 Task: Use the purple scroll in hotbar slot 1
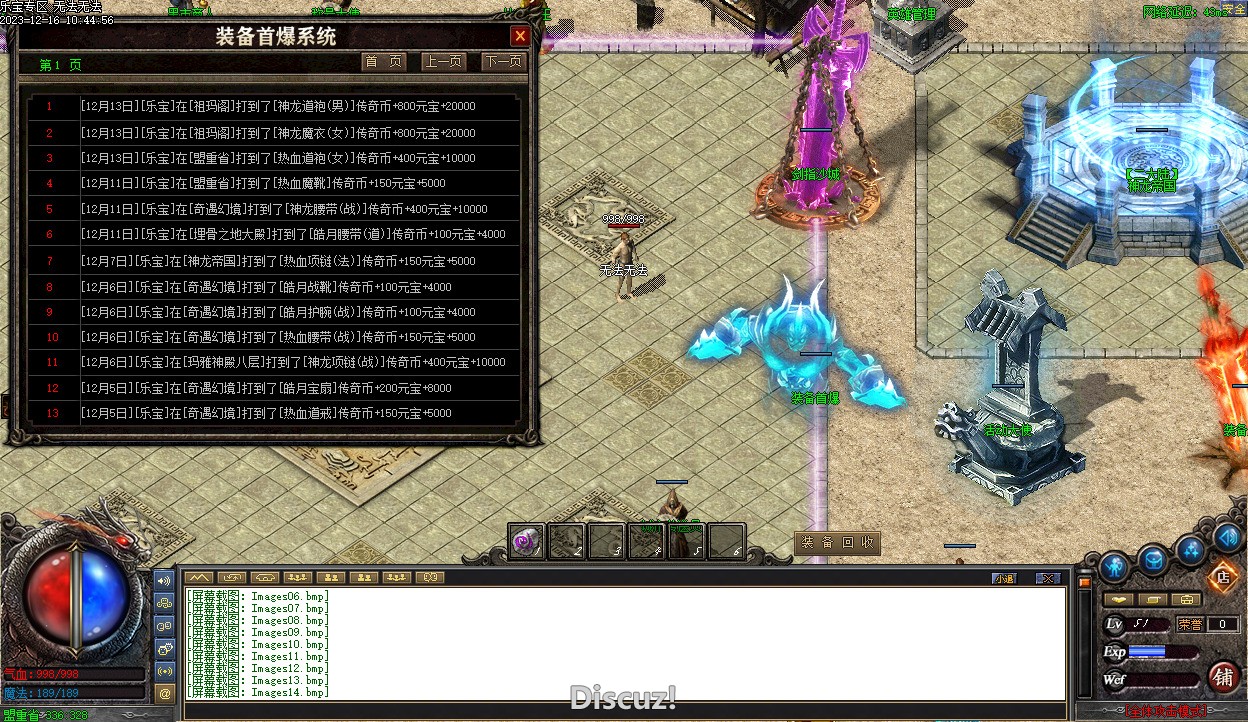pos(526,541)
